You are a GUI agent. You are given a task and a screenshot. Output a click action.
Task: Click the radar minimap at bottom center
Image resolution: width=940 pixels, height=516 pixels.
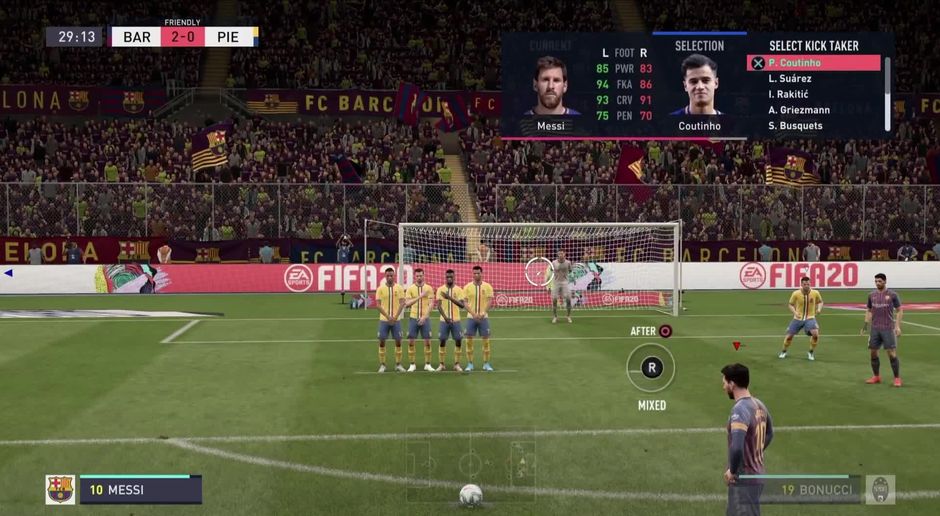470,463
